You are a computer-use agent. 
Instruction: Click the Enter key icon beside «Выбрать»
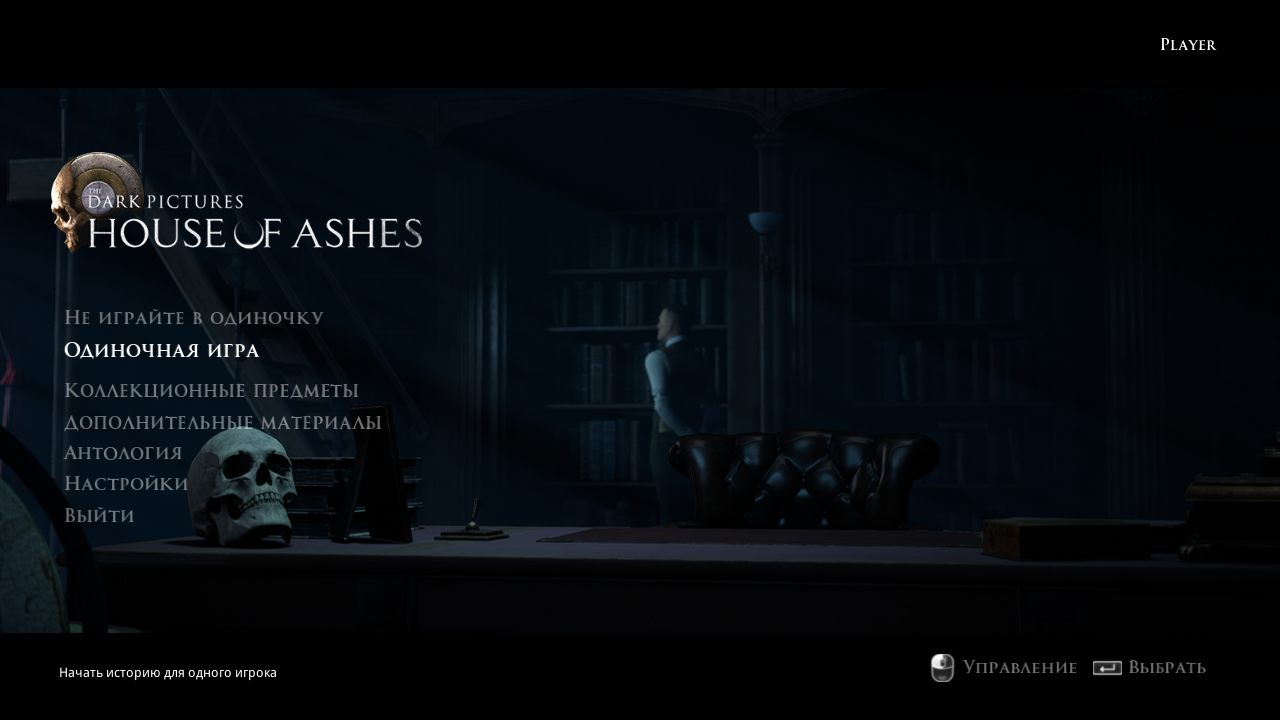point(1107,668)
